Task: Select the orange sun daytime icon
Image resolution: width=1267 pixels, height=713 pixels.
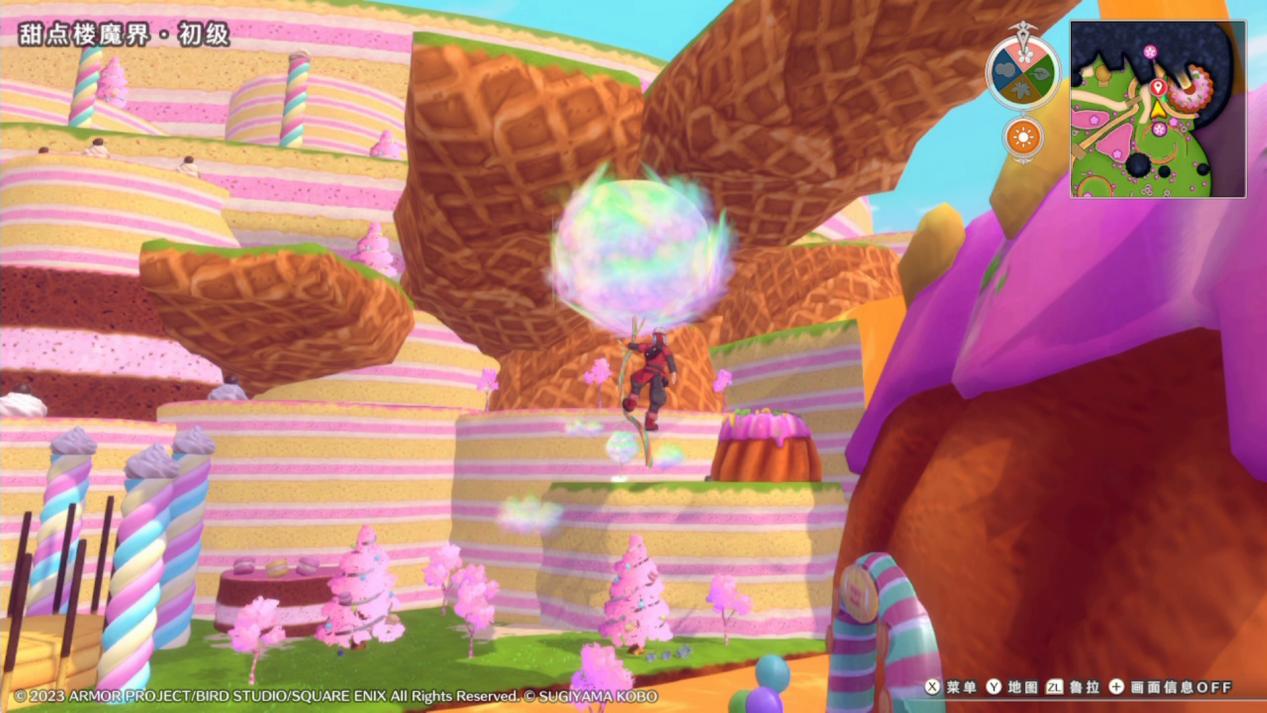Action: pyautogui.click(x=1023, y=138)
